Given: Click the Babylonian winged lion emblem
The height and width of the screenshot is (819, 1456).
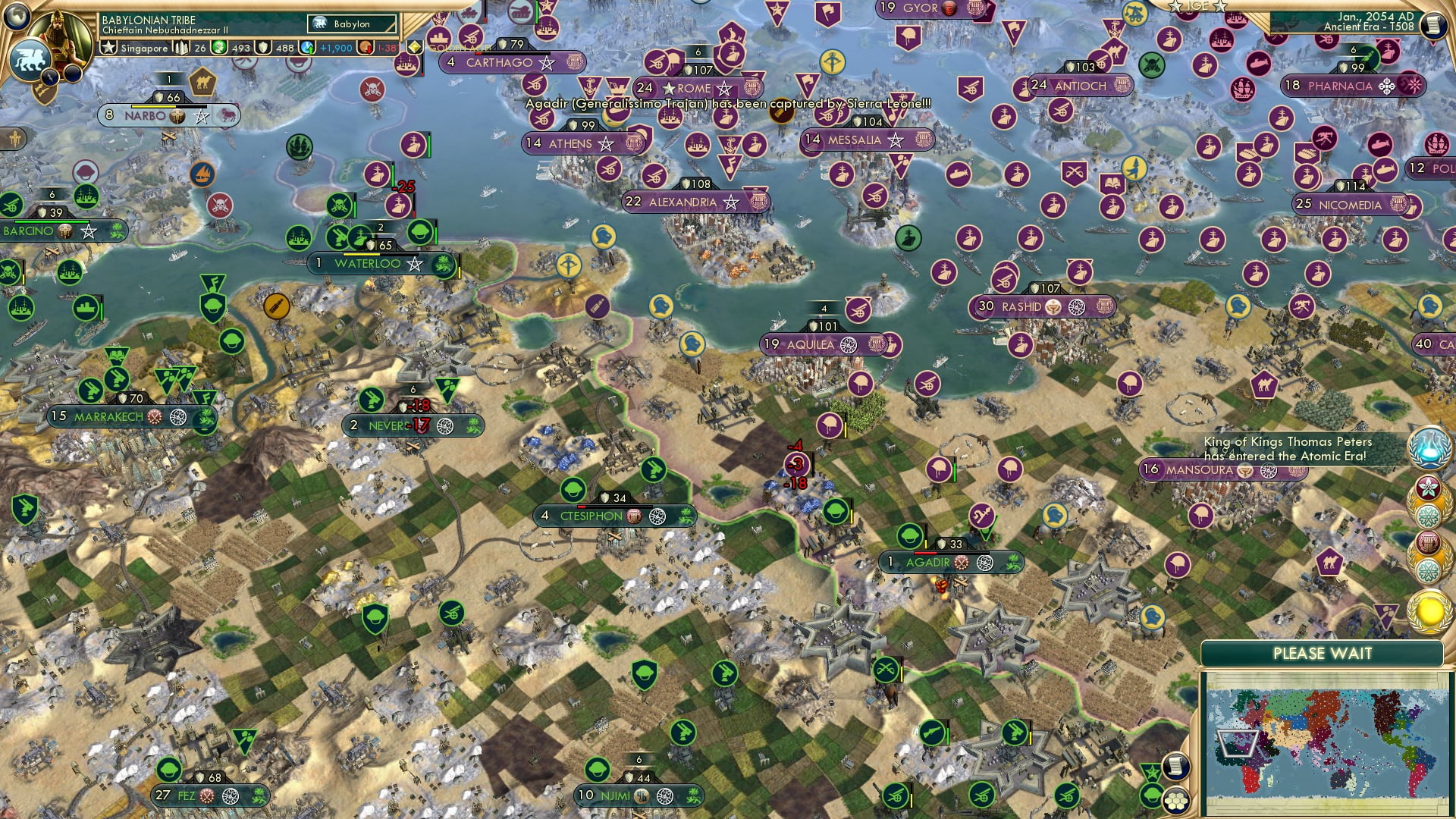Looking at the screenshot, I should pos(30,60).
